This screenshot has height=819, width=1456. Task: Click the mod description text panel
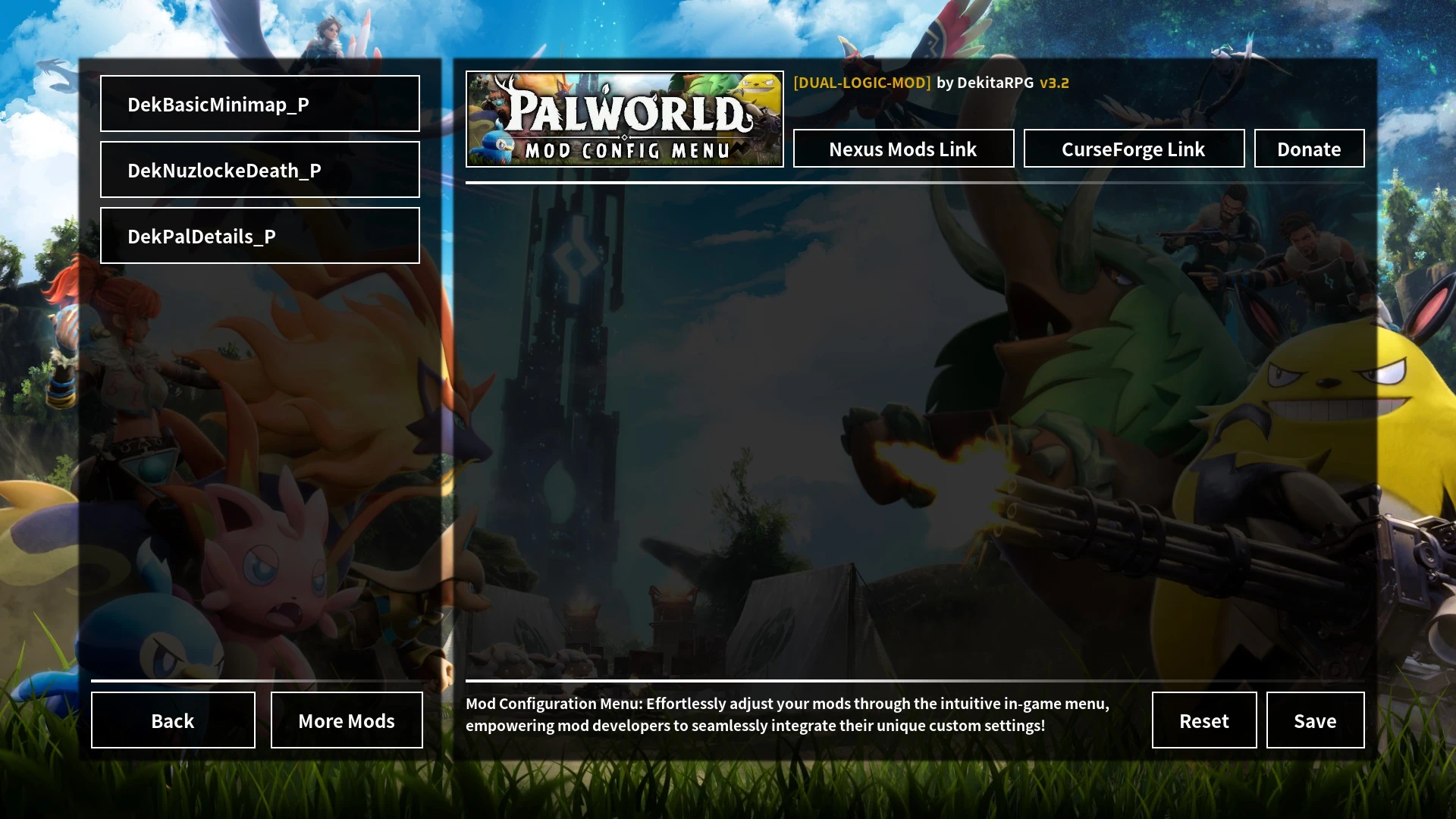tap(787, 714)
